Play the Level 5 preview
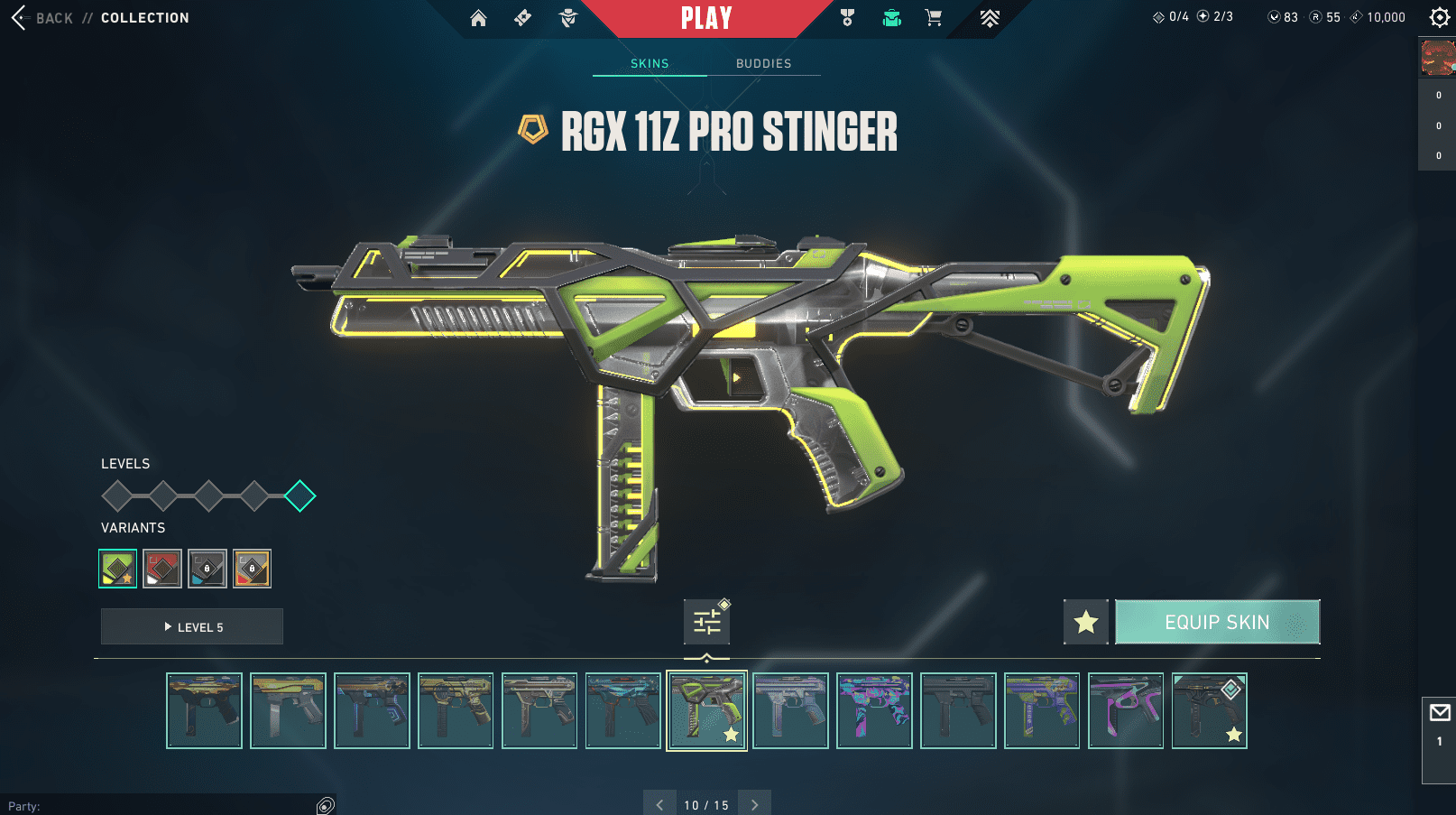This screenshot has height=815, width=1456. [192, 626]
